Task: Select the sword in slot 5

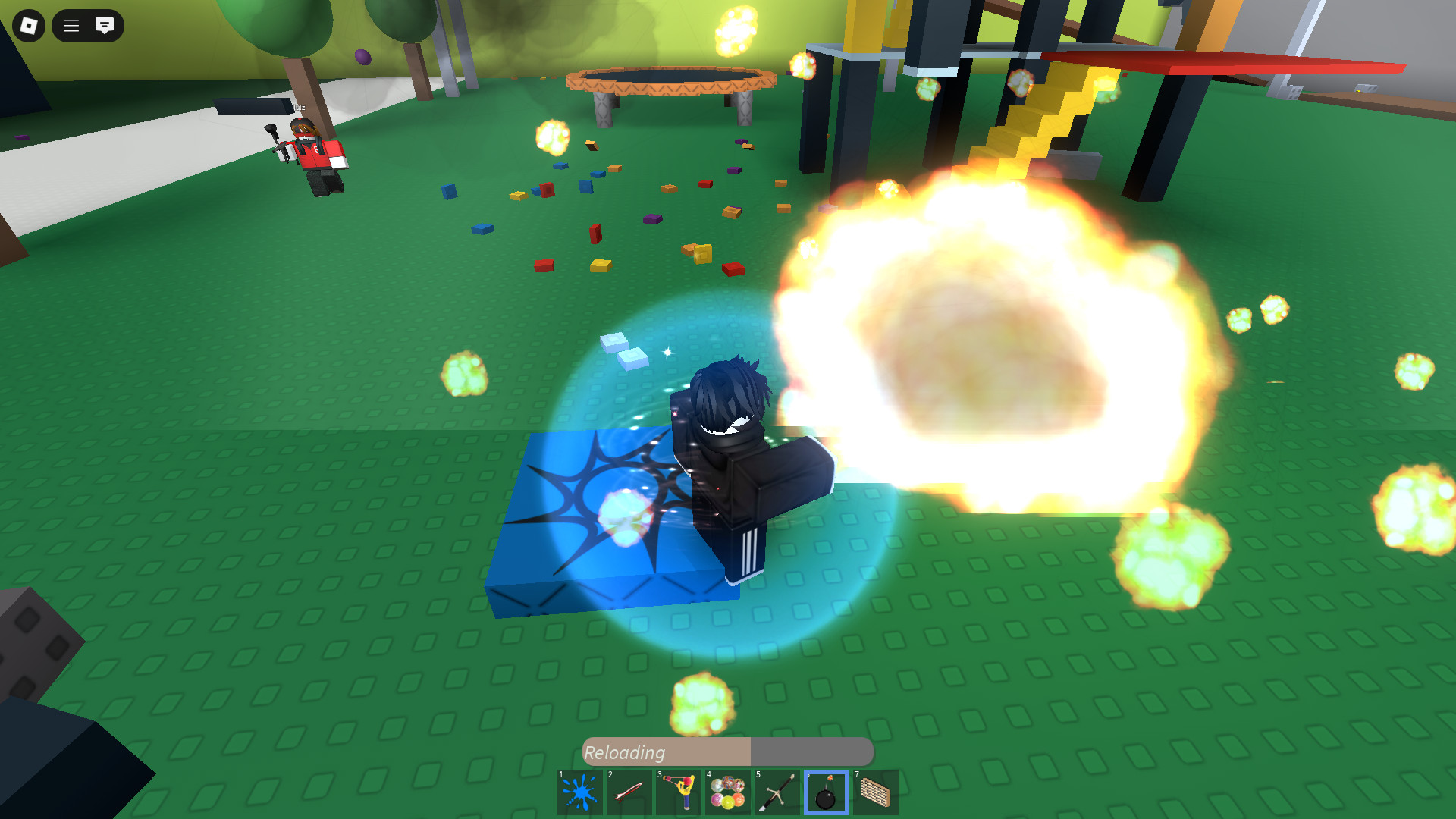Action: click(777, 792)
